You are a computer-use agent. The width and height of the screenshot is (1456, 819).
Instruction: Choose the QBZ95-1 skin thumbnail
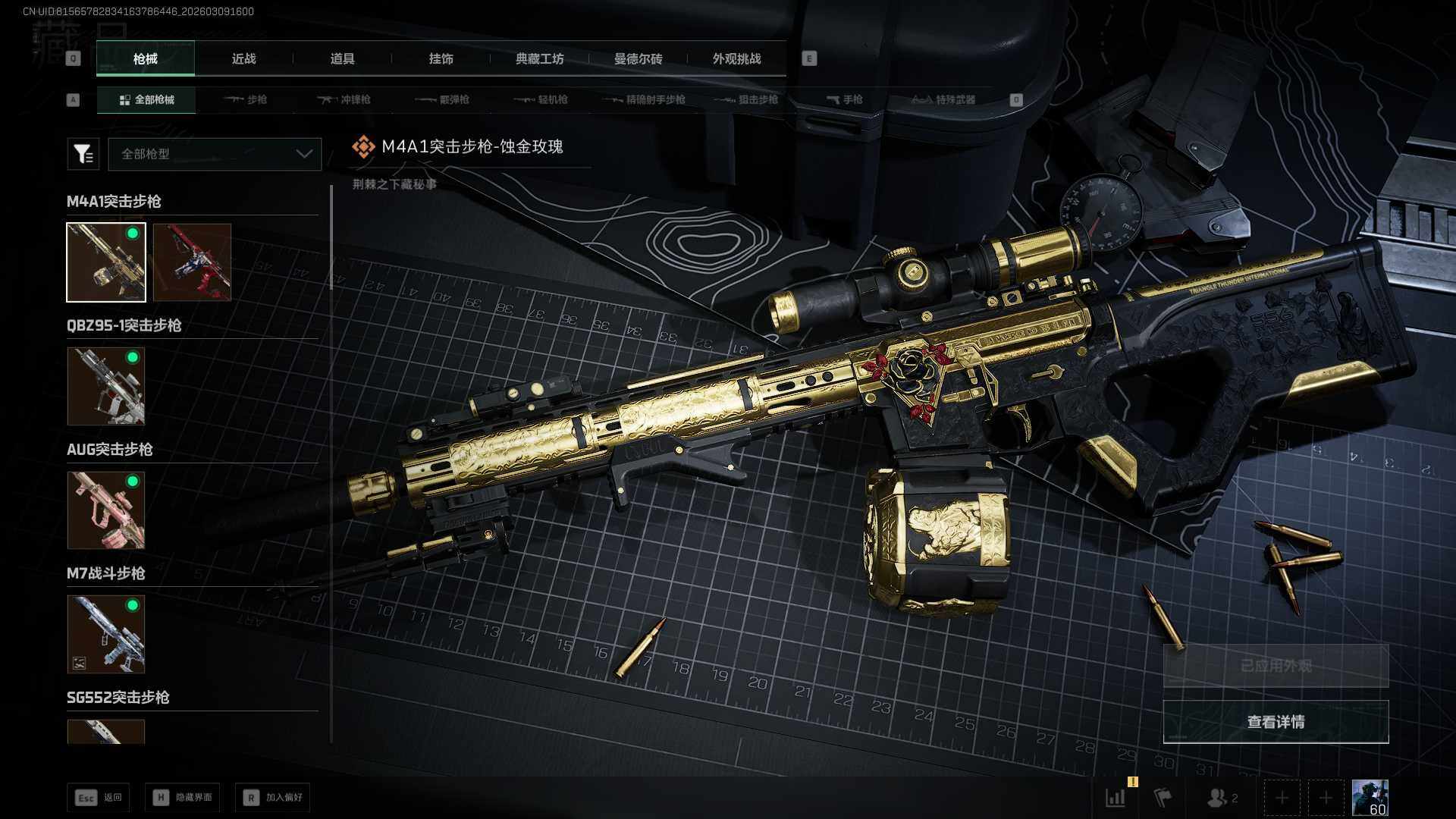(x=106, y=386)
